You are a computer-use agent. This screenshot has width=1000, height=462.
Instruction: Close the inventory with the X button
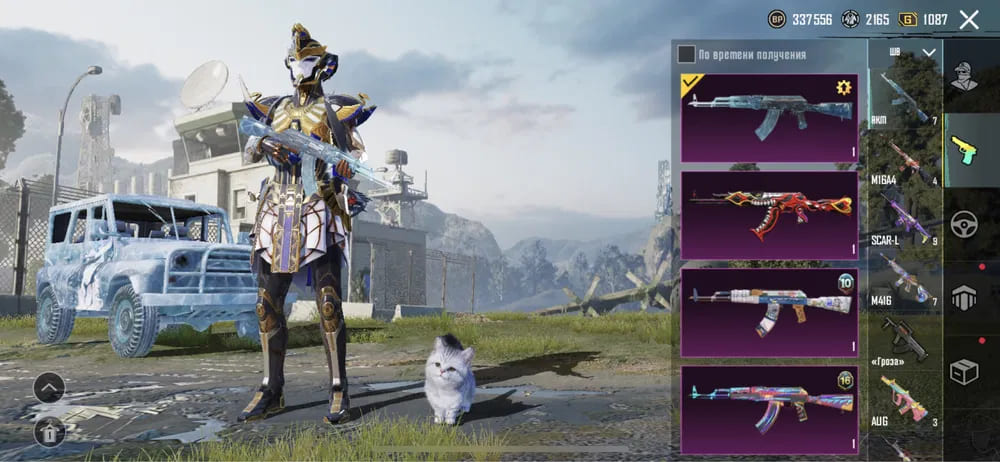(968, 19)
